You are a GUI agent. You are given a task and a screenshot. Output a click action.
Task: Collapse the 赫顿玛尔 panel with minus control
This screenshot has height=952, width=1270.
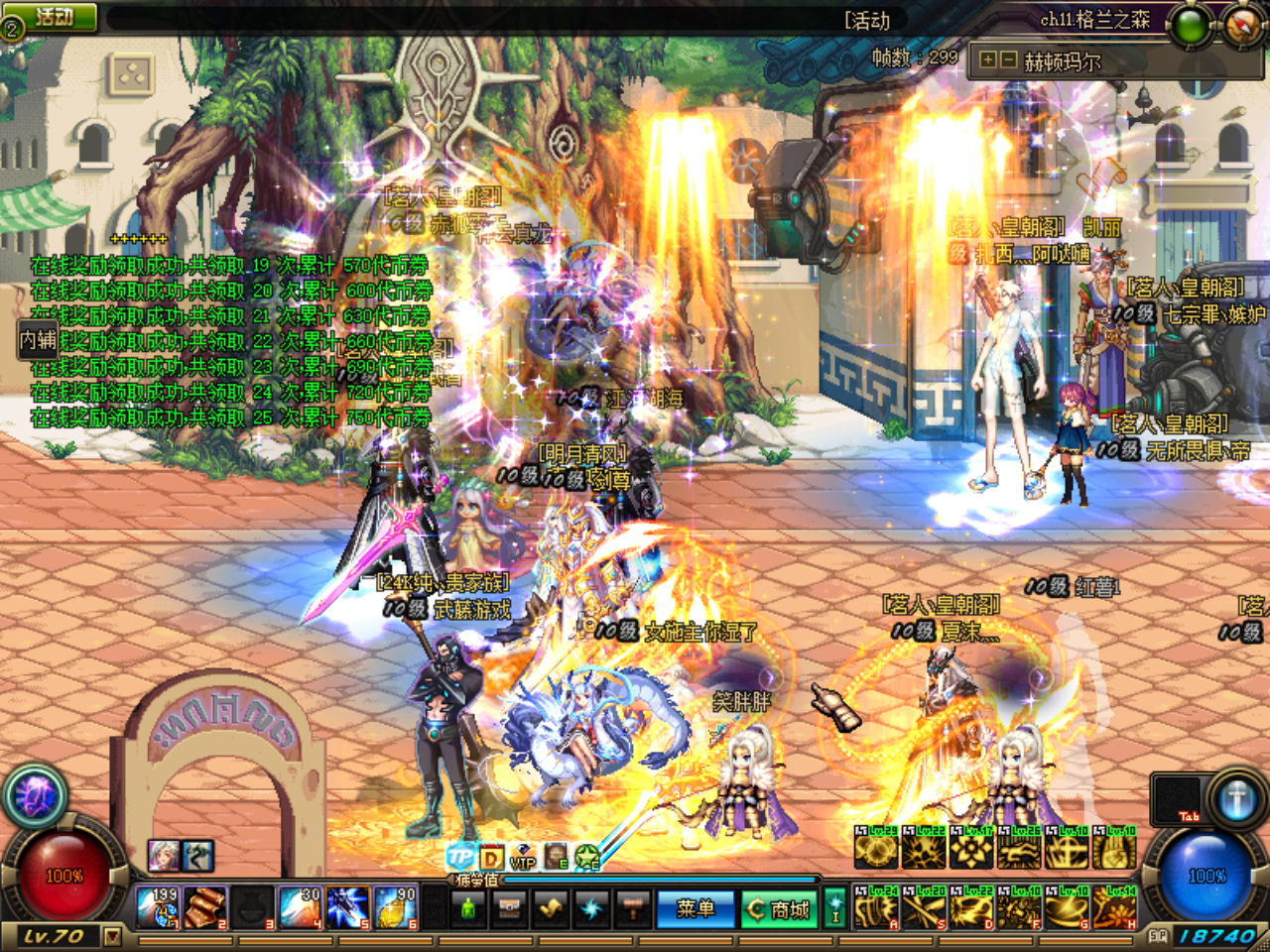pos(1008,60)
